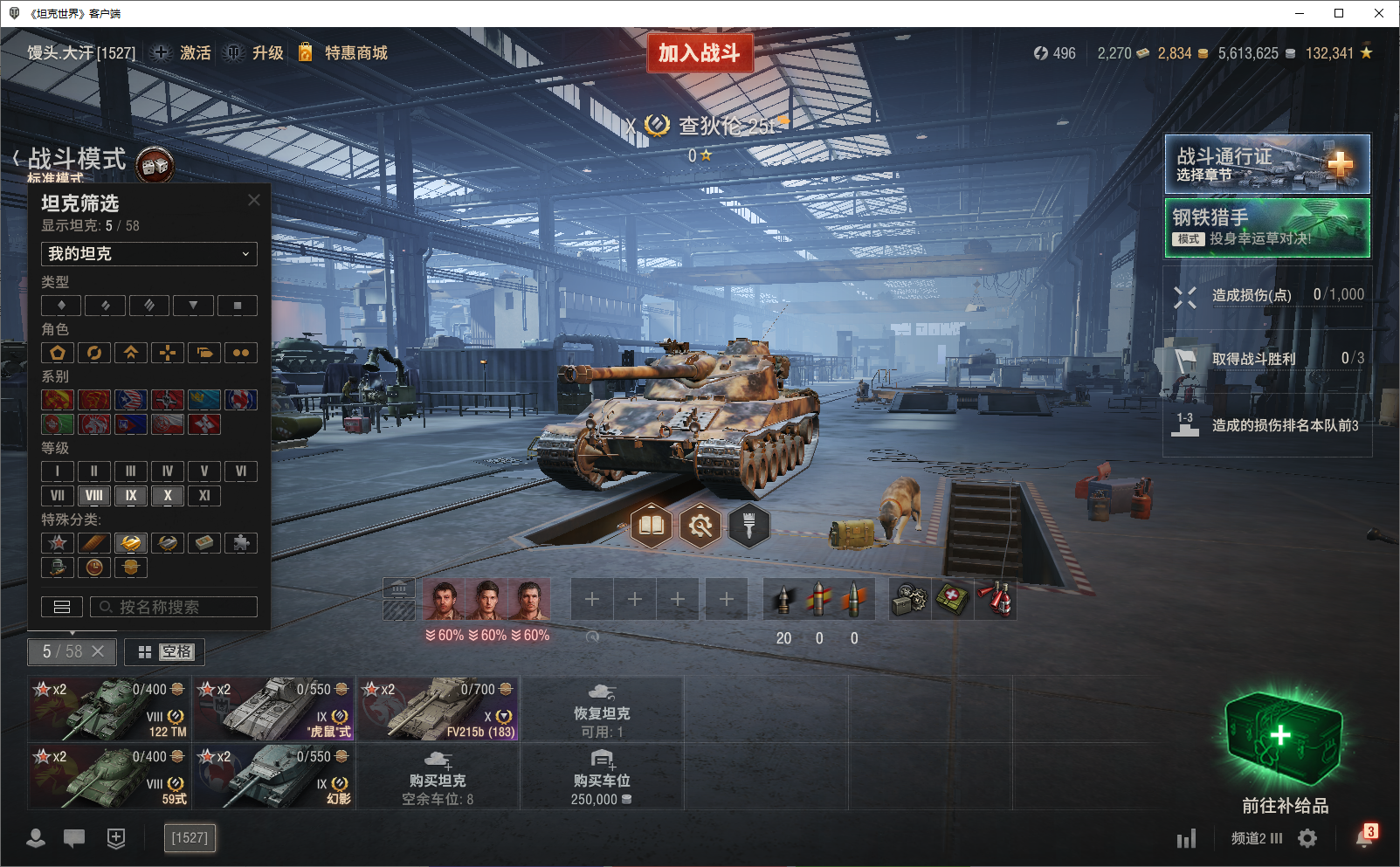Toggle the tier VIII filter
Viewport: 1400px width, 867px height.
click(x=94, y=495)
